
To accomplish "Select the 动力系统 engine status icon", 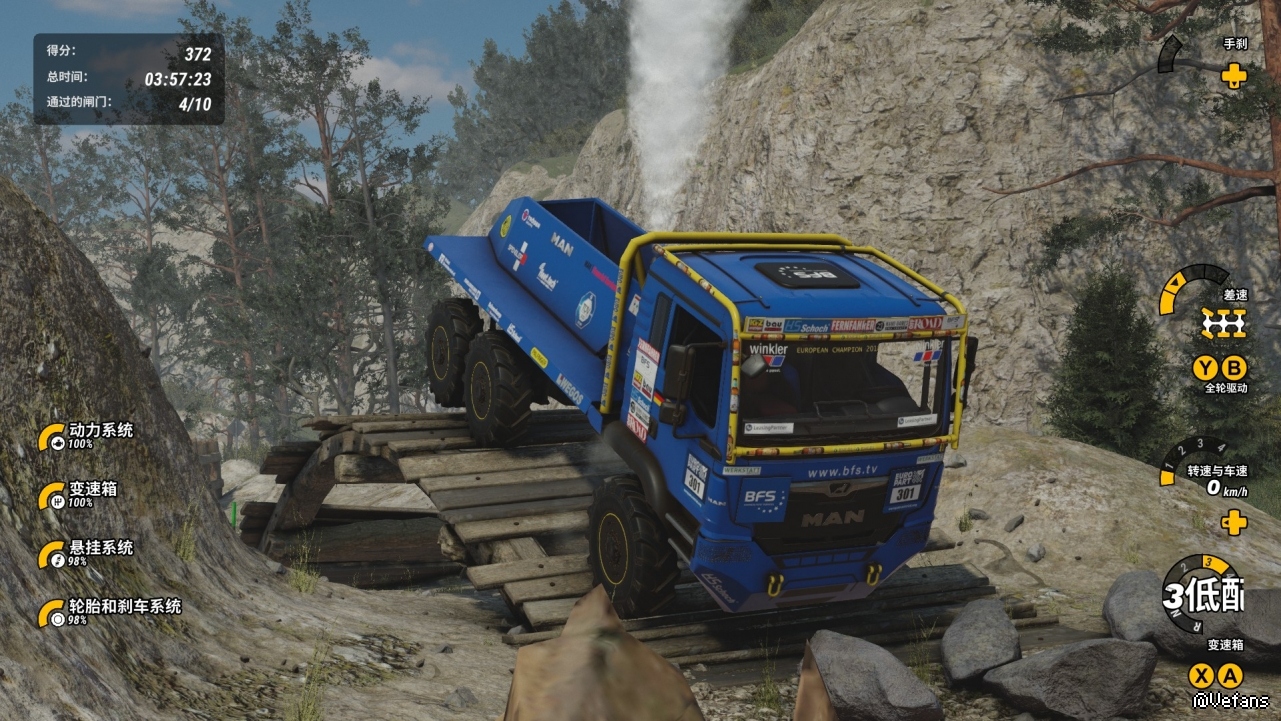I will [53, 438].
